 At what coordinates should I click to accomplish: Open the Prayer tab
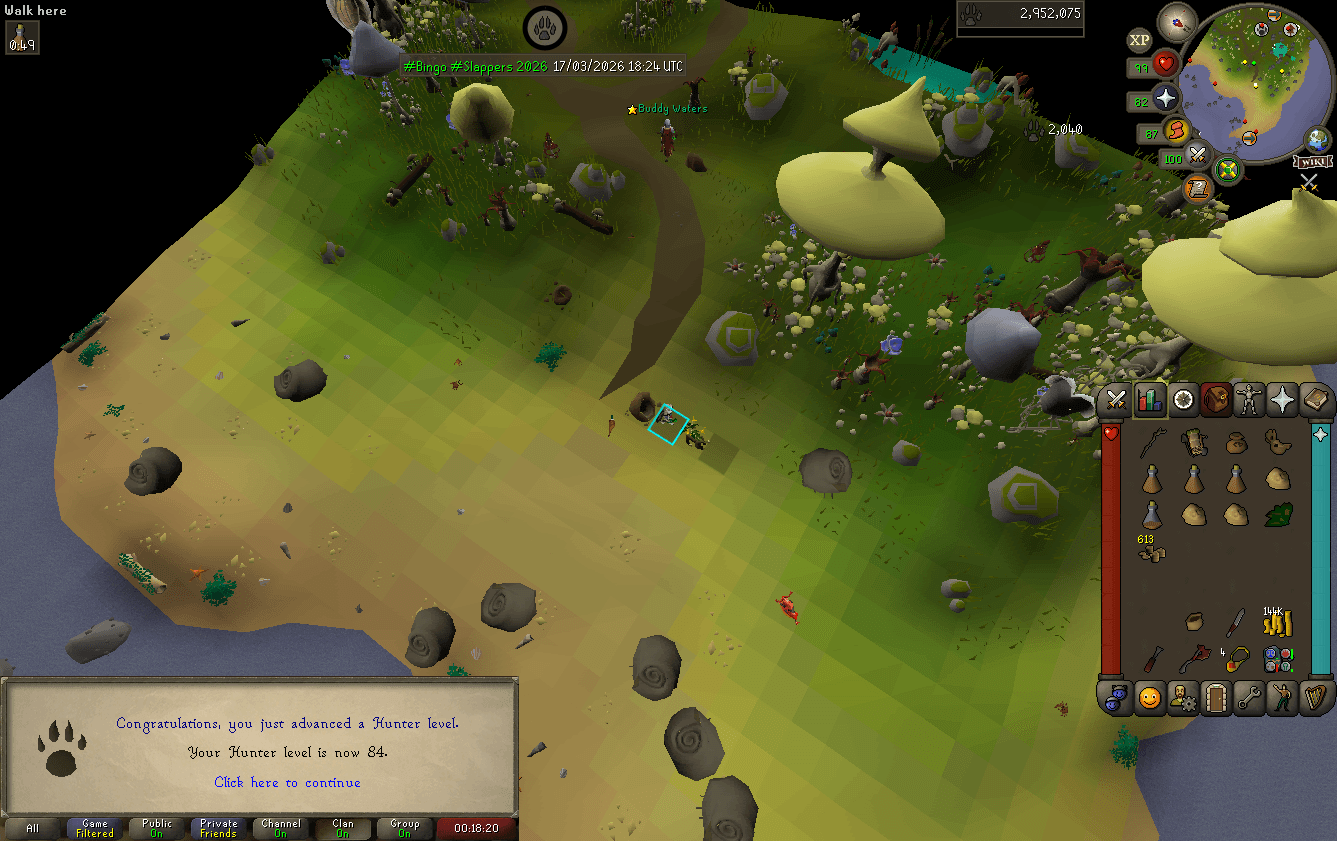[1283, 400]
